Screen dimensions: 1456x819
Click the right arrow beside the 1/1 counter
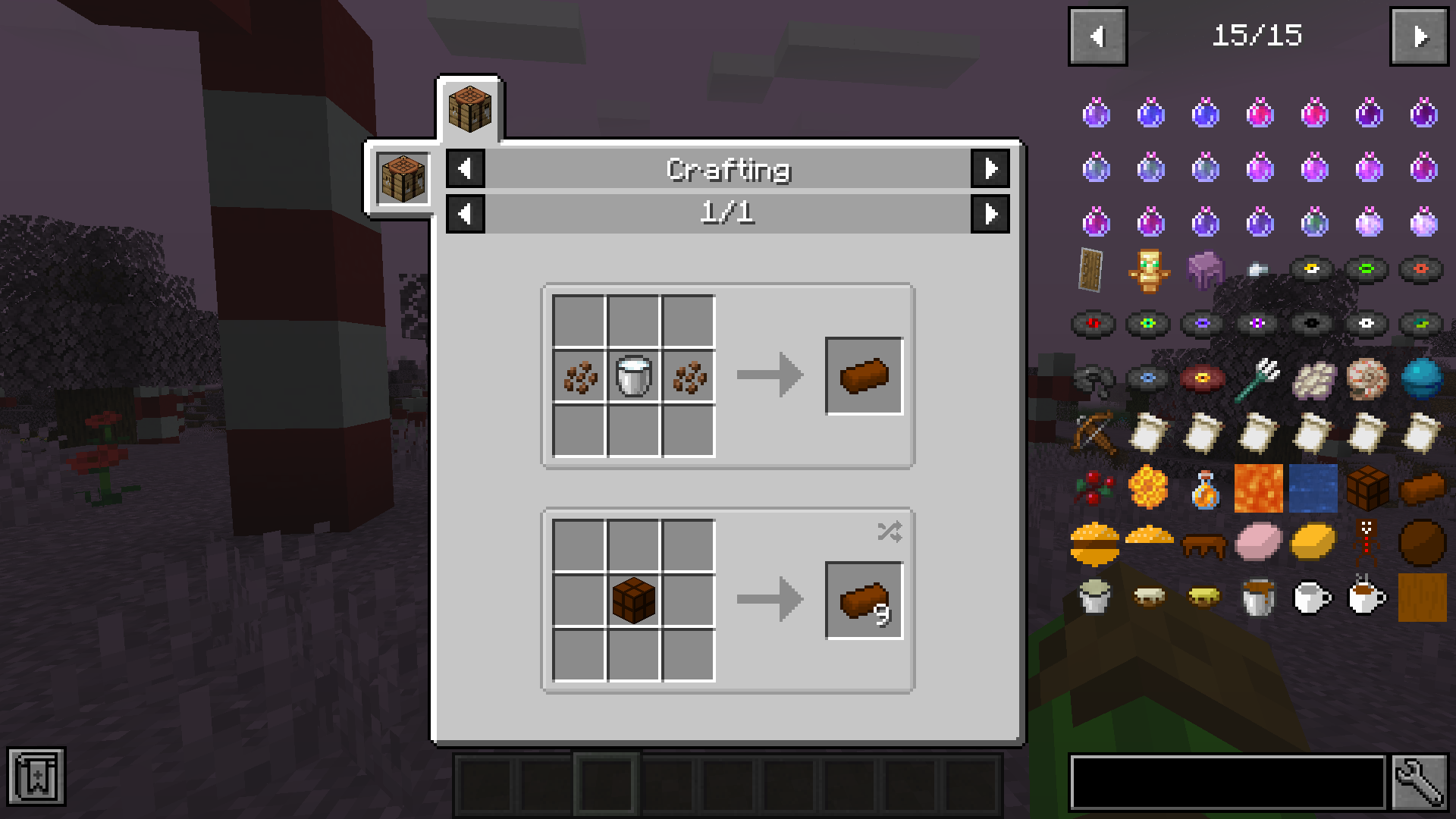point(991,213)
